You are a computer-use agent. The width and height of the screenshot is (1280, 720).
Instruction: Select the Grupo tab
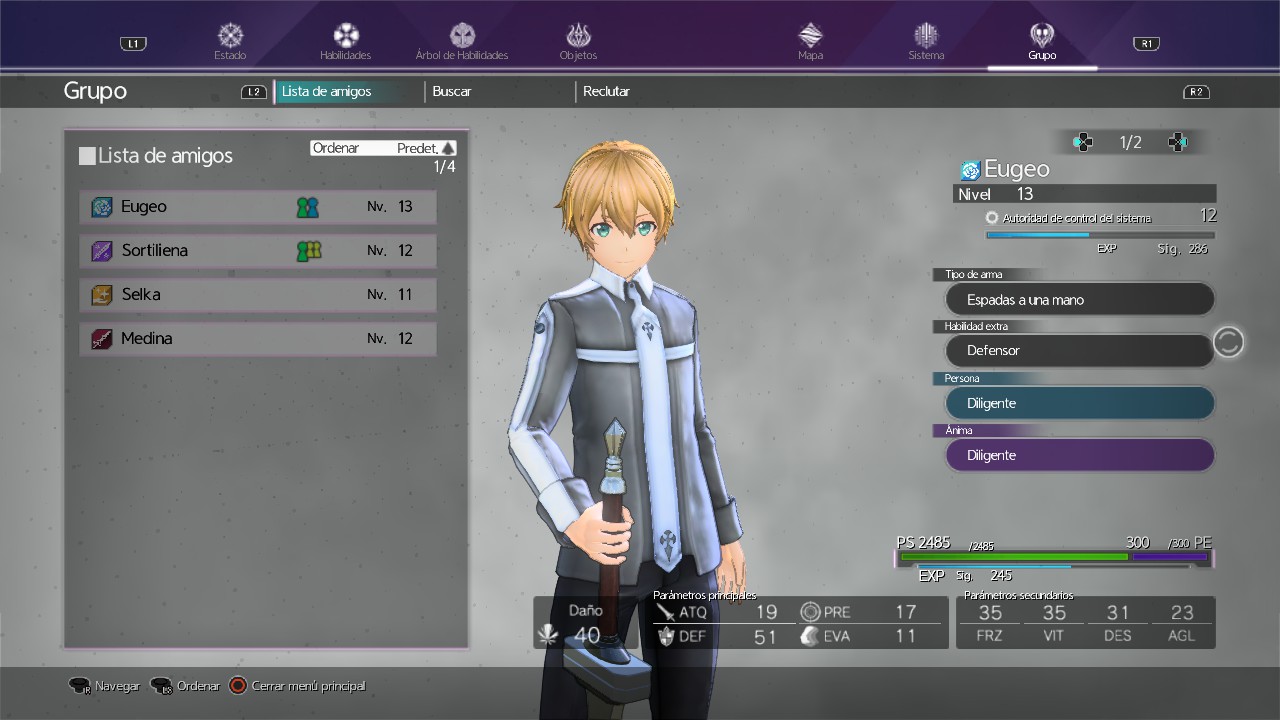point(1042,41)
